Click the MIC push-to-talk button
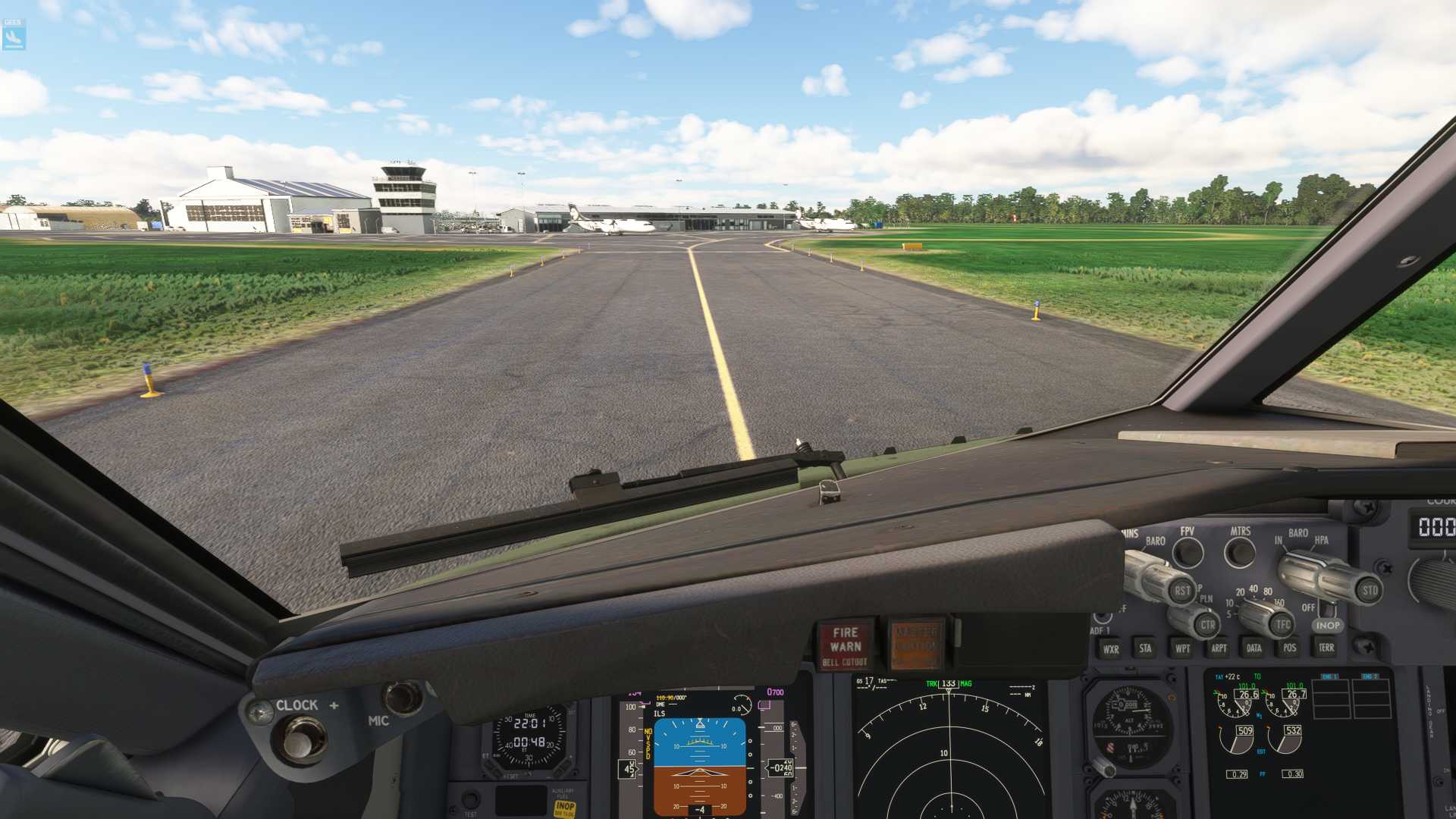Screen dimensions: 1456x819 [402, 698]
